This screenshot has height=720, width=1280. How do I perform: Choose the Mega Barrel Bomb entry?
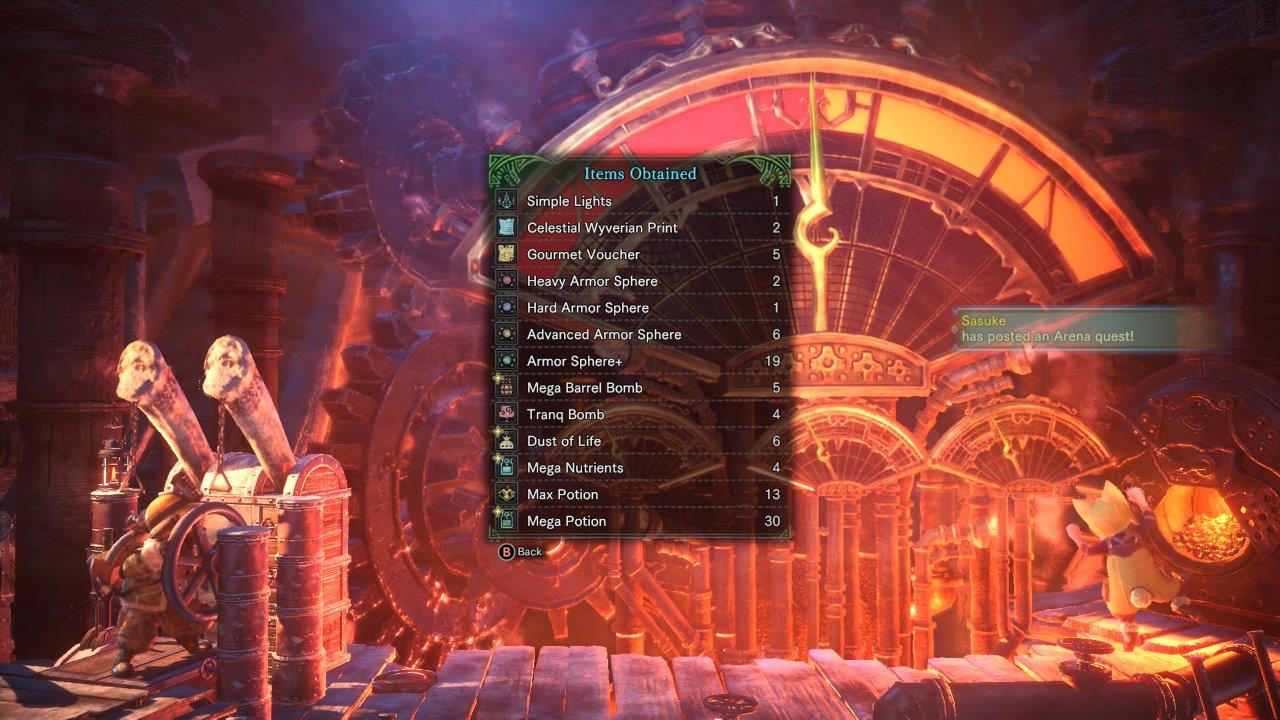pos(639,388)
